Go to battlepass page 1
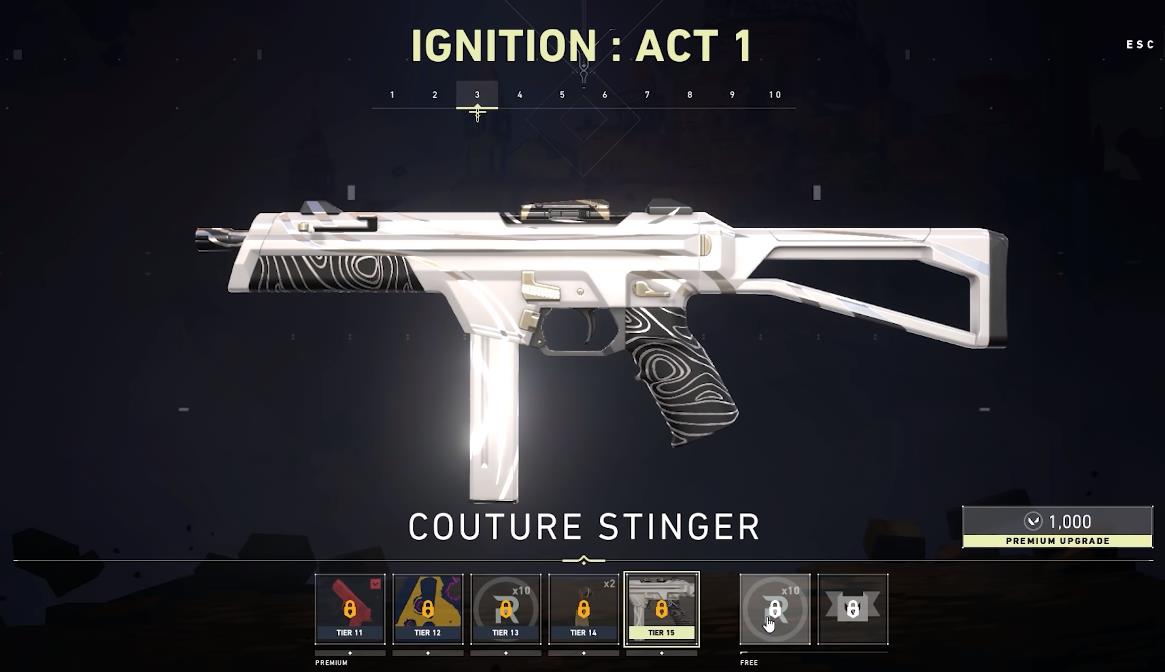The height and width of the screenshot is (672, 1165). (392, 95)
